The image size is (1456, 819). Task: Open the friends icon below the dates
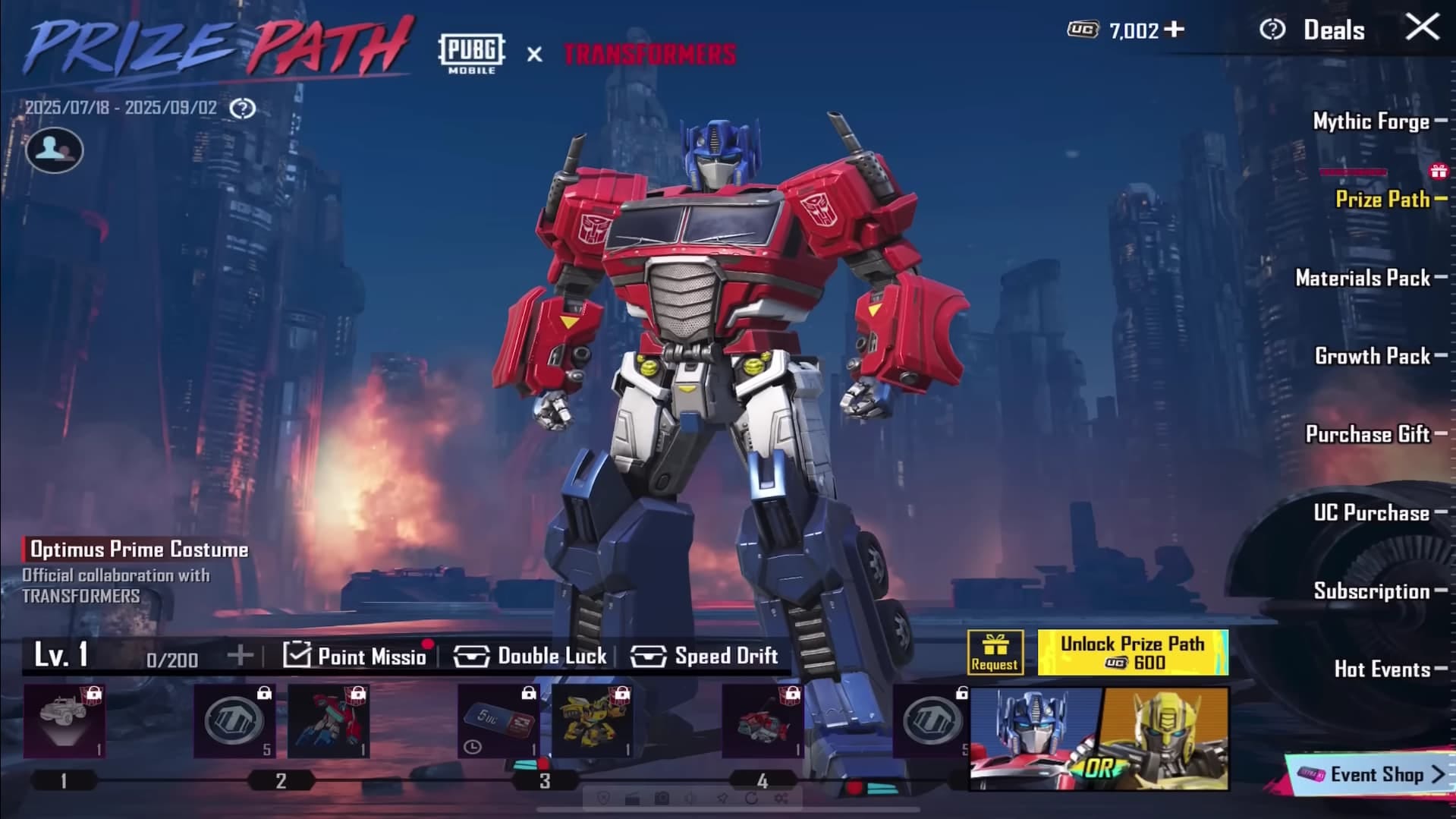point(54,149)
